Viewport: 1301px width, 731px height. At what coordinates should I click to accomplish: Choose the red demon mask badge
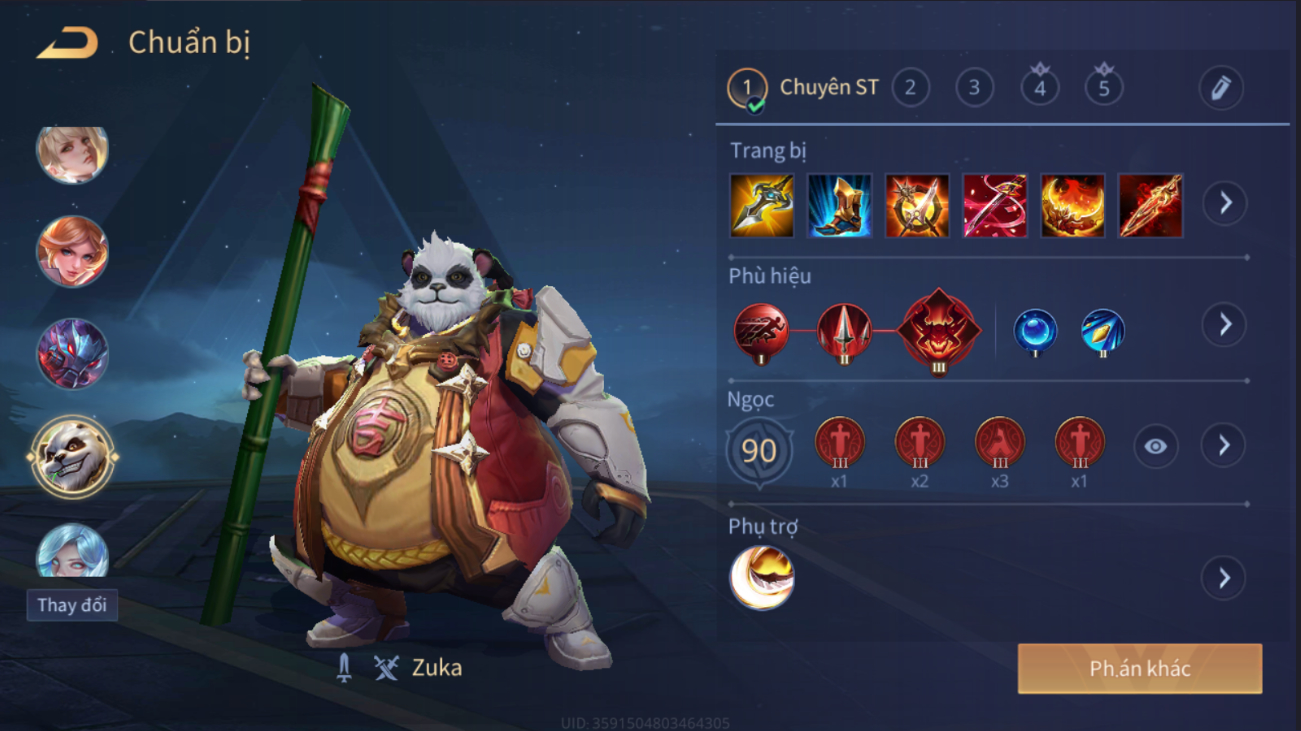938,331
